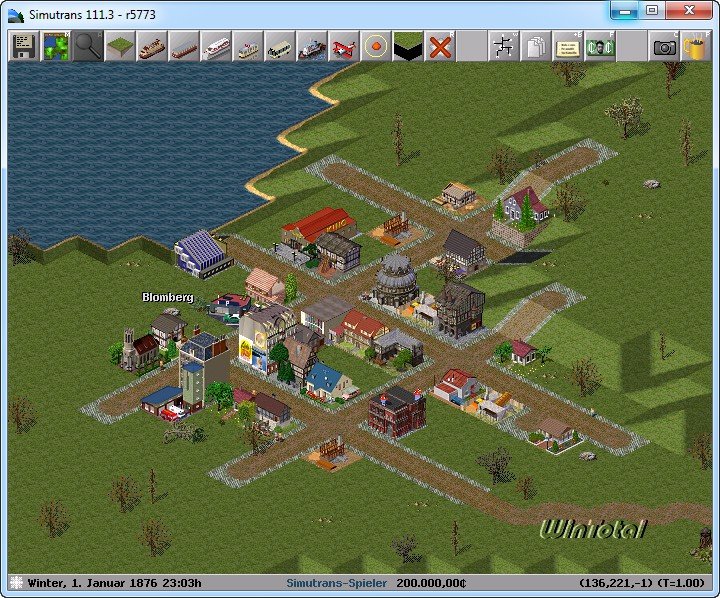Viewport: 720px width, 598px height.
Task: Click the yellow coffee mug pause icon
Action: (x=695, y=46)
